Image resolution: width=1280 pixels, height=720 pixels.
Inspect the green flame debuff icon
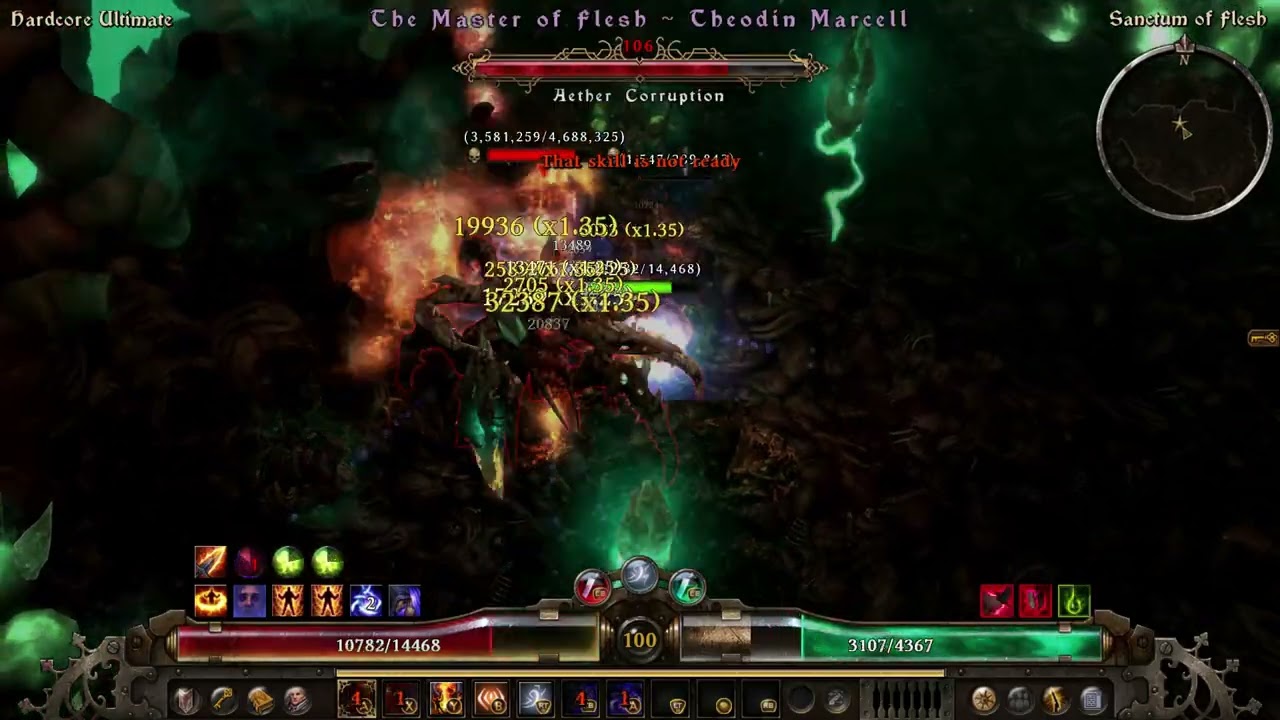click(x=1073, y=601)
